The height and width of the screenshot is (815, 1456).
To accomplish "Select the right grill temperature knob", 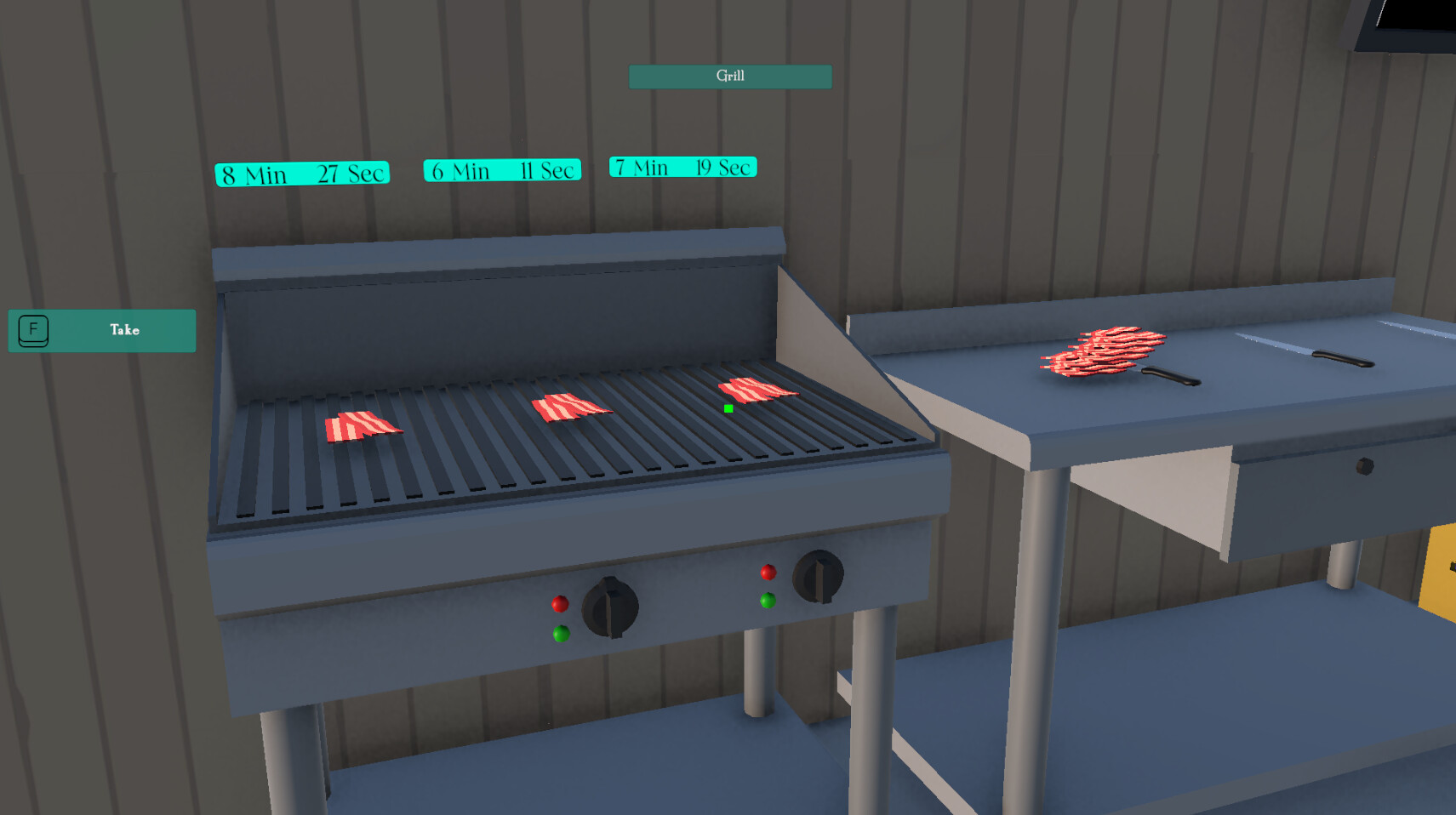I will pyautogui.click(x=816, y=577).
